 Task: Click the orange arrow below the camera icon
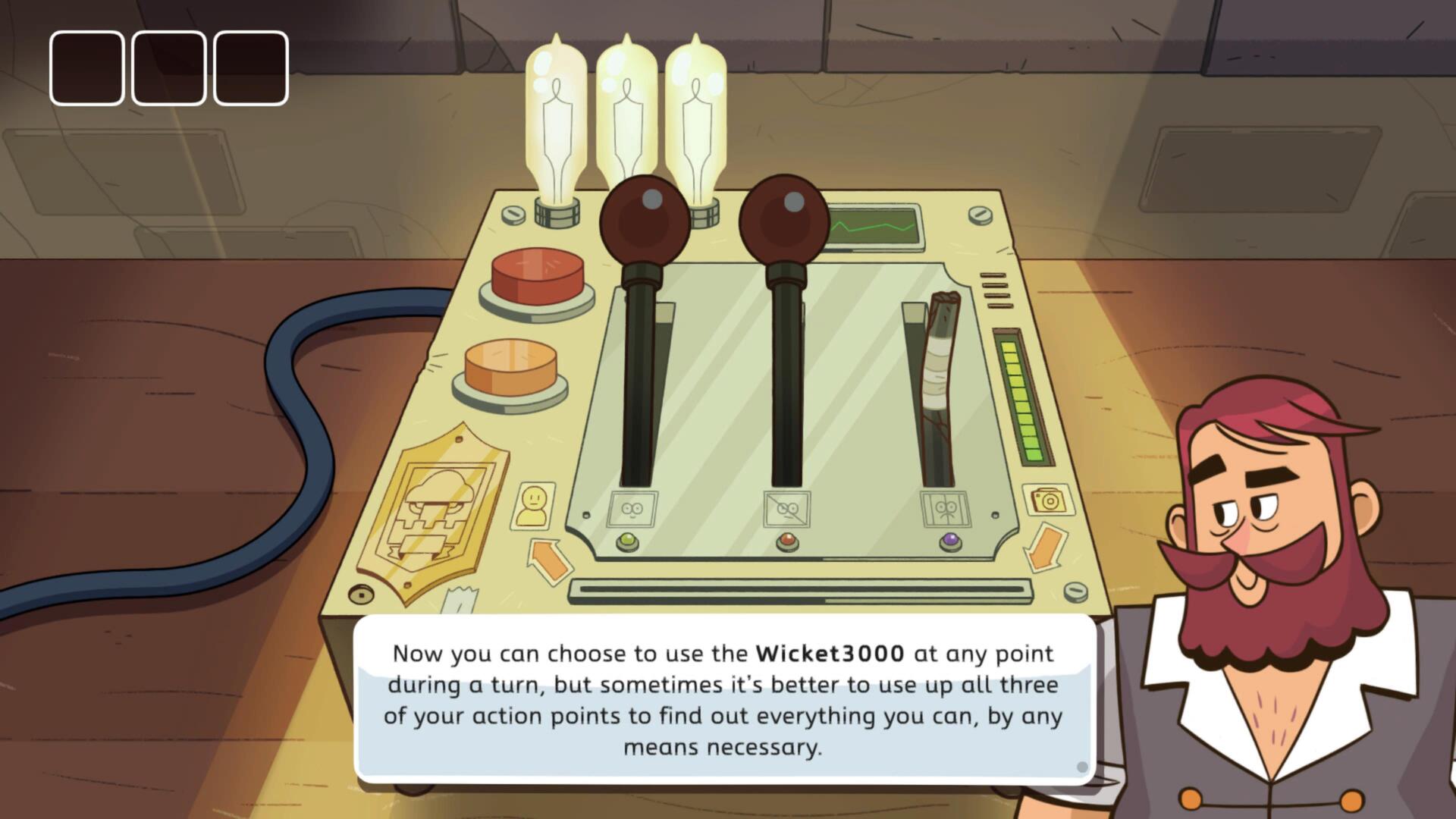(1046, 548)
